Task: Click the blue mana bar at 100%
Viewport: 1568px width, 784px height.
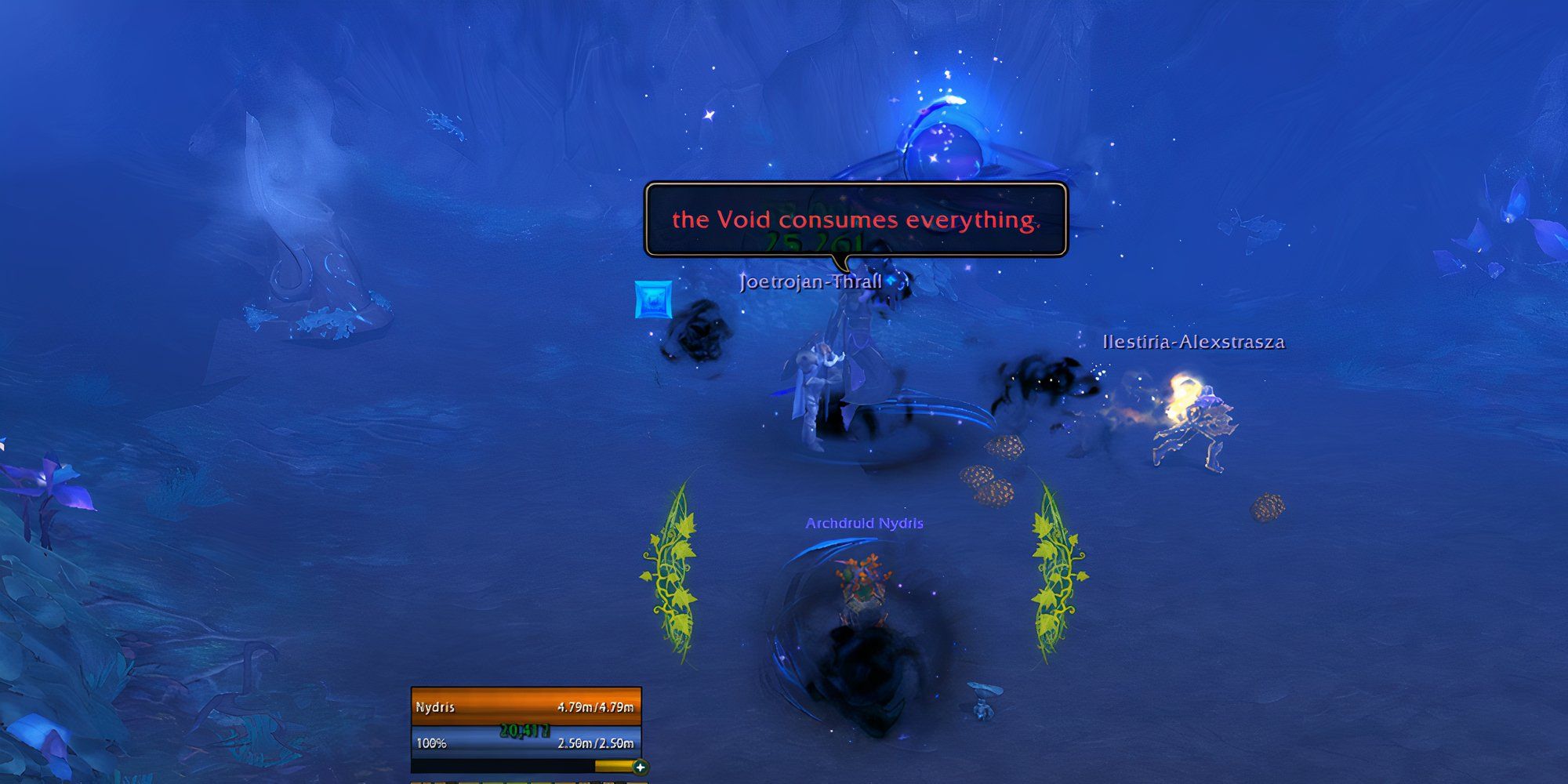Action: click(525, 742)
